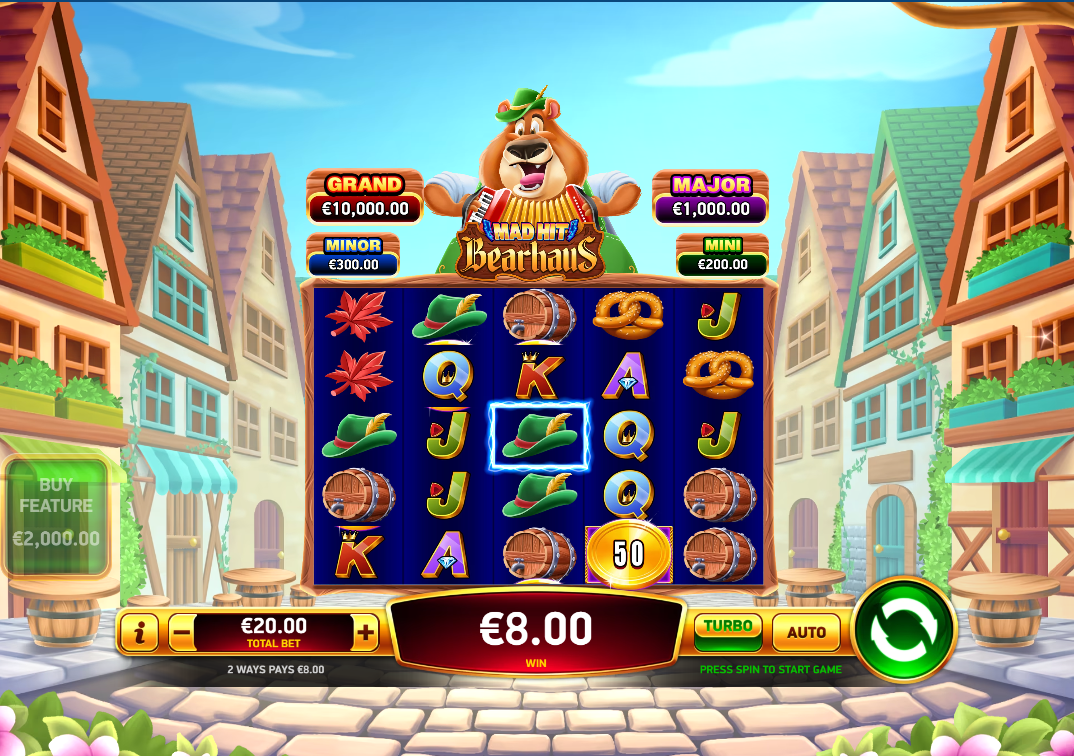Open the game info paytable
Viewport: 1074px width, 756px height.
[140, 632]
